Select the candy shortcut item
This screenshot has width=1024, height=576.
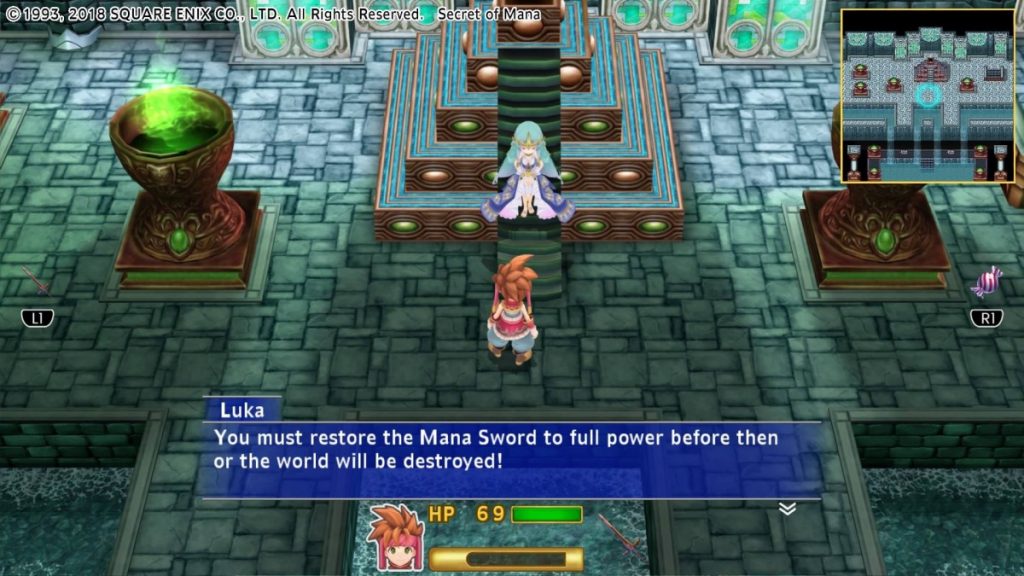point(986,282)
